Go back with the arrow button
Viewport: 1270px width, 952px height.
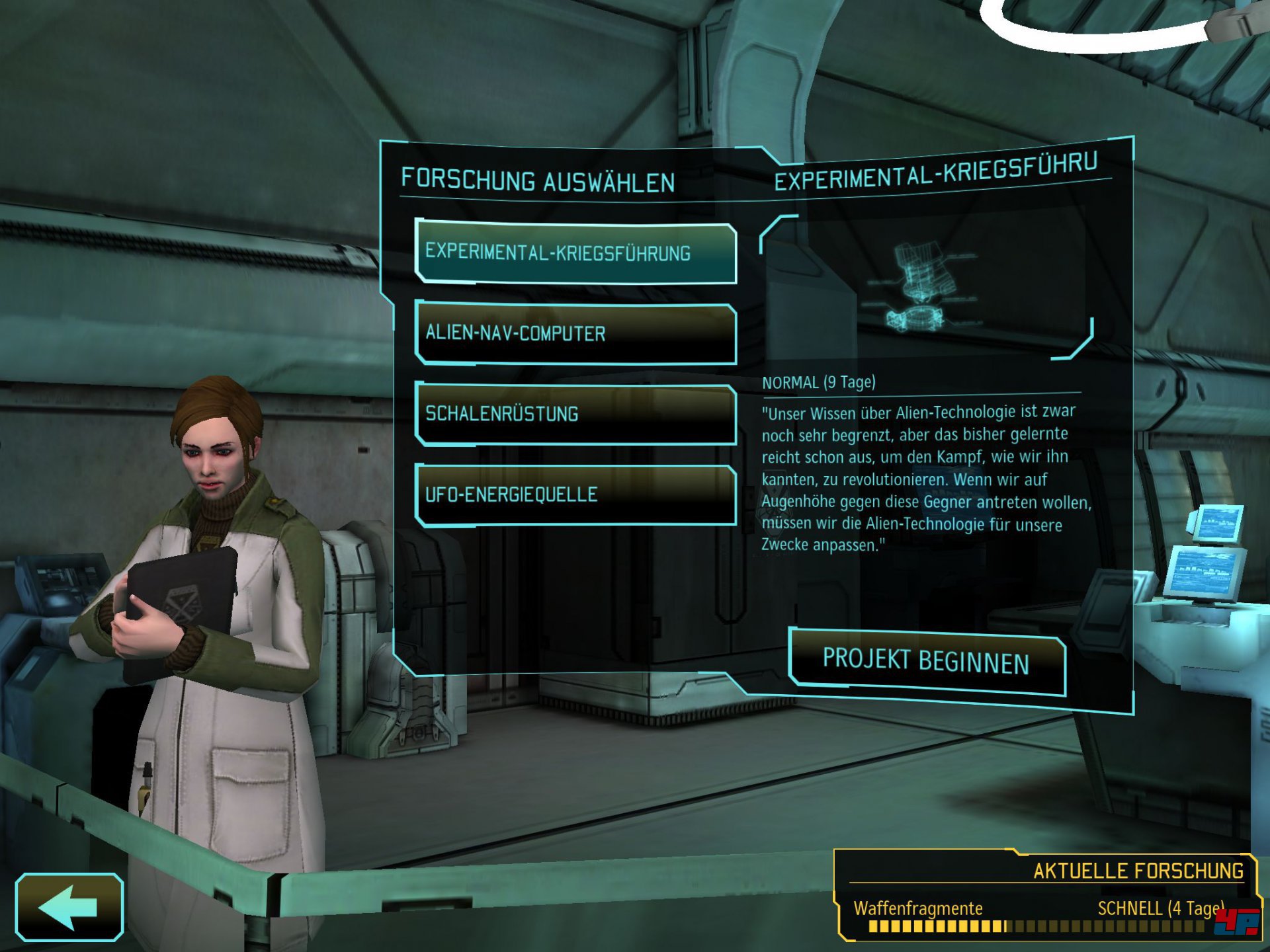(x=69, y=907)
